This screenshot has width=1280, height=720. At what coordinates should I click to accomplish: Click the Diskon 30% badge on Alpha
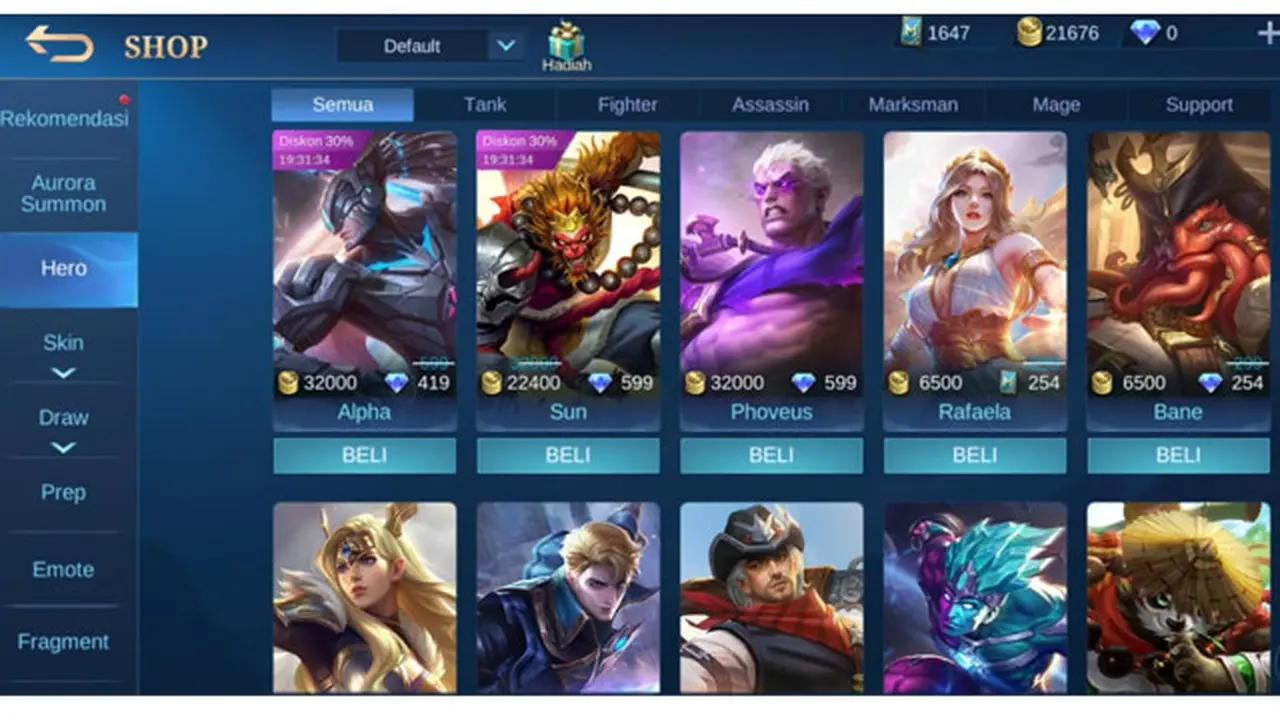313,142
